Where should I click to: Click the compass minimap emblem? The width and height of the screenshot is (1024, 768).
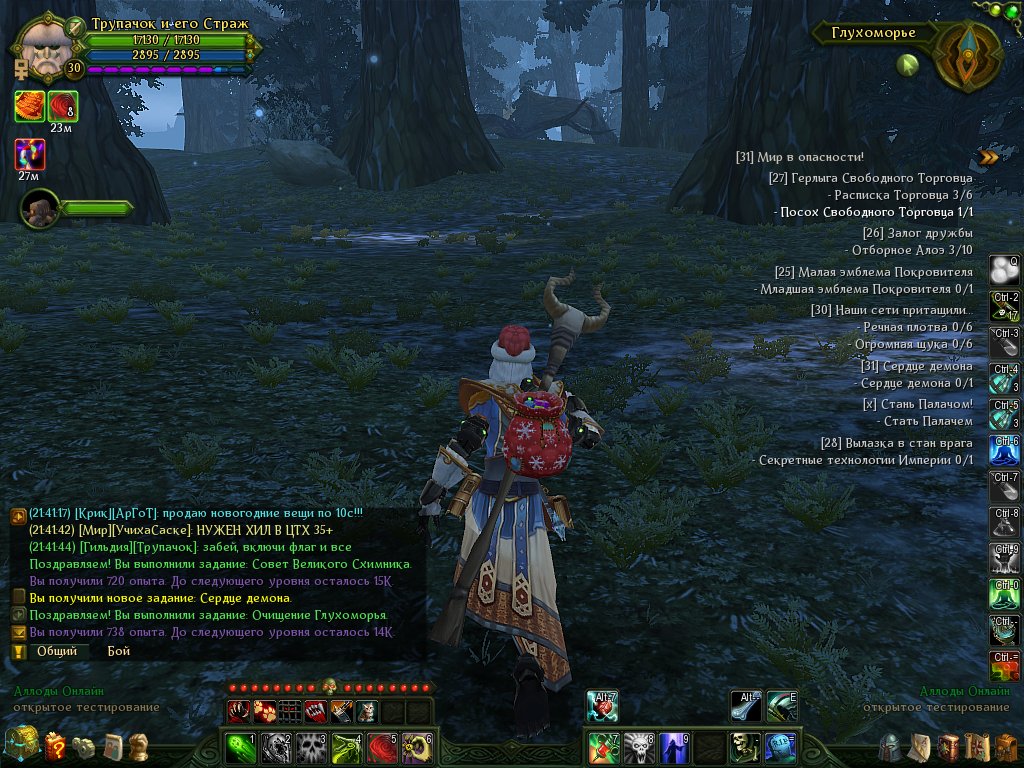(966, 53)
